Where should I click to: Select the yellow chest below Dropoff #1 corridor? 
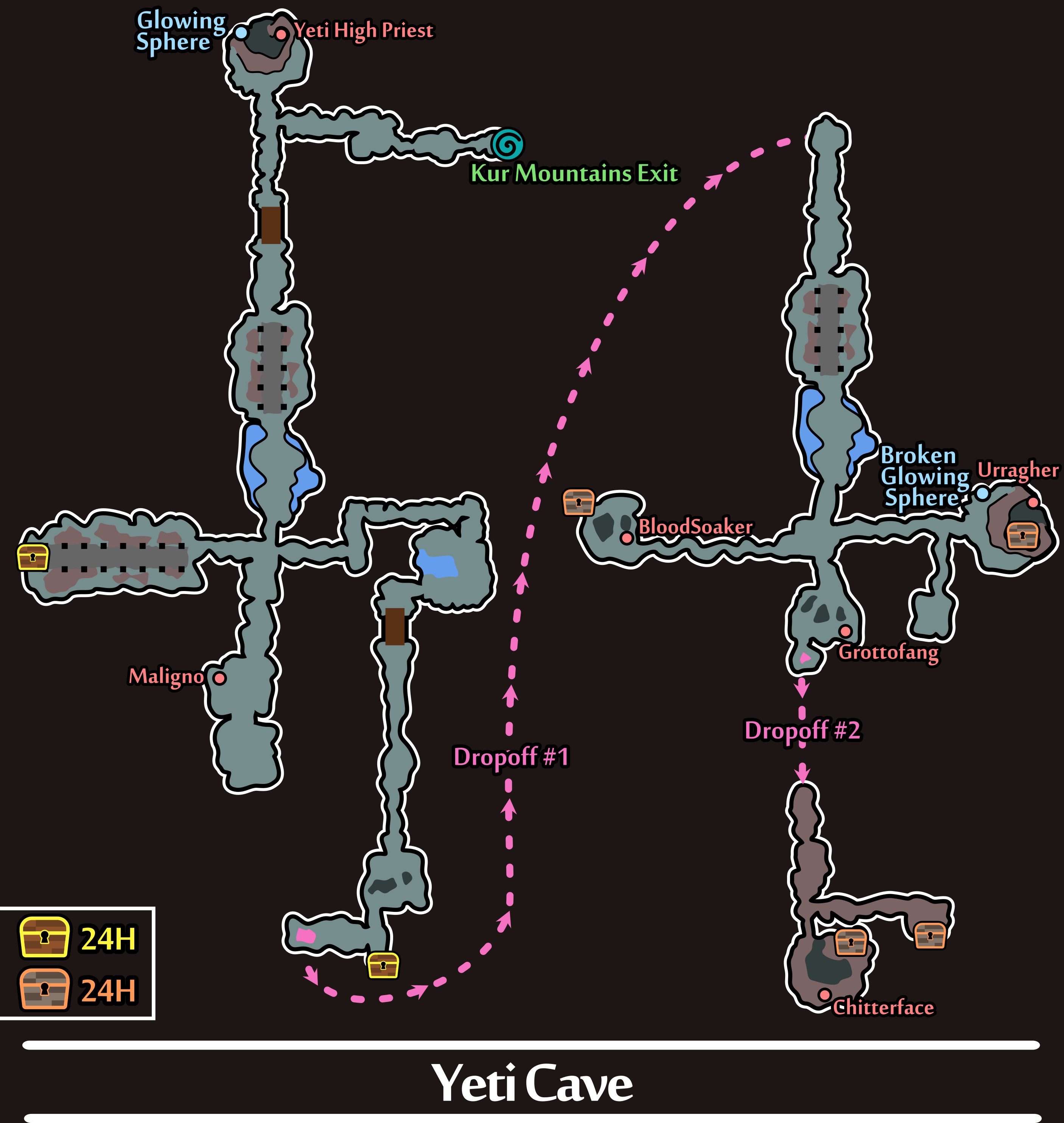383,965
